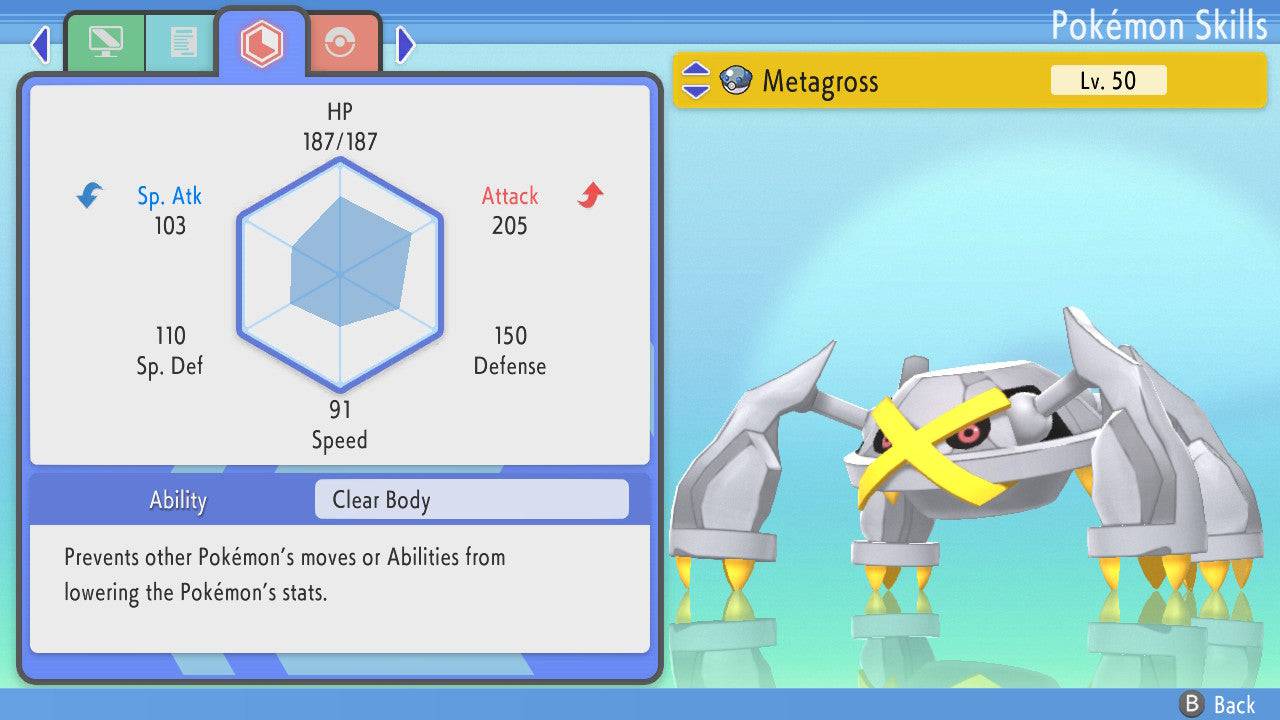Cycle Pokémon using up-down arrows beside Metagross
Screen dimensions: 1280x720
(695, 81)
